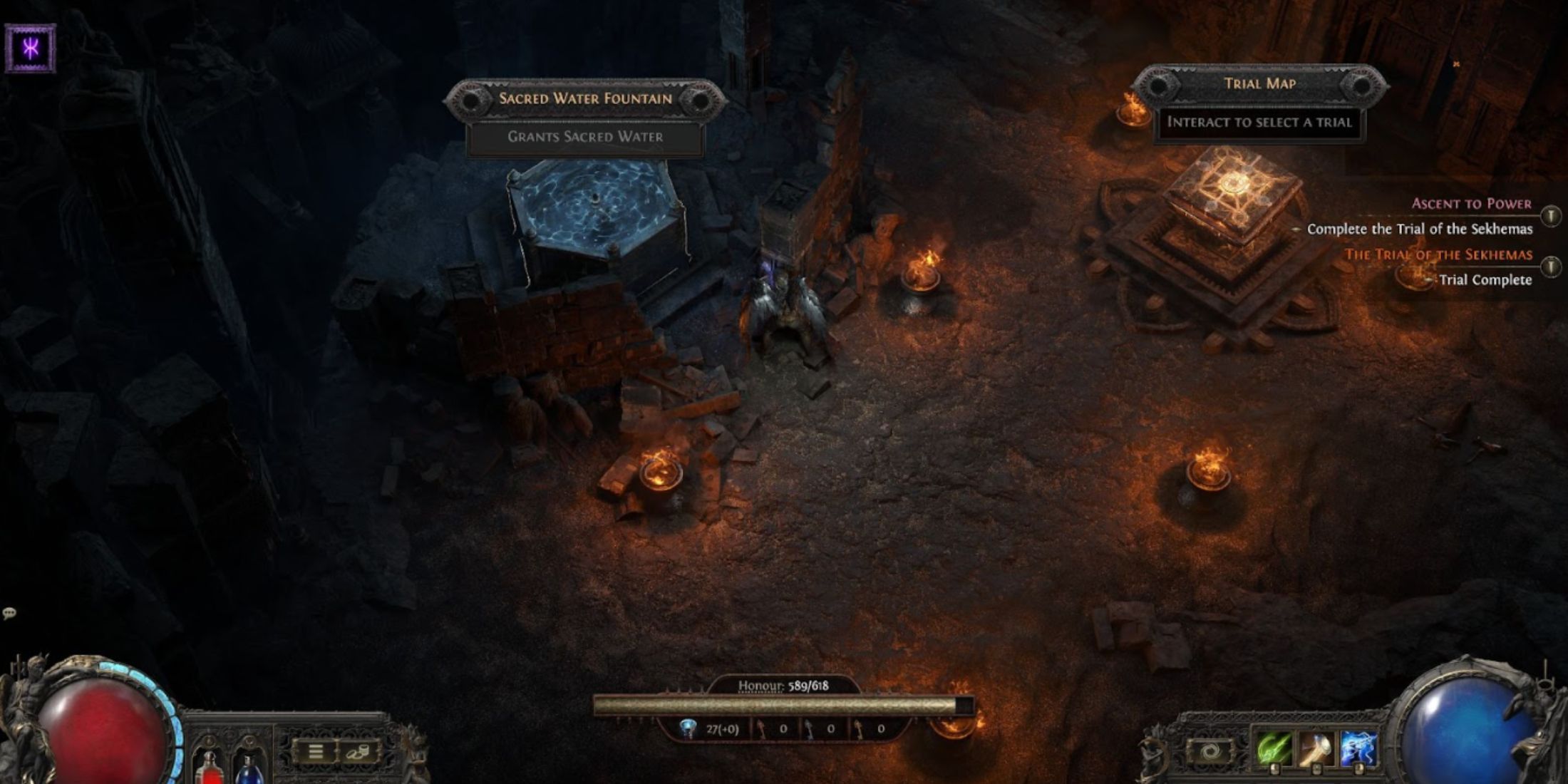Viewport: 1568px width, 784px height.
Task: Use the blue mana flask
Action: pyautogui.click(x=248, y=768)
